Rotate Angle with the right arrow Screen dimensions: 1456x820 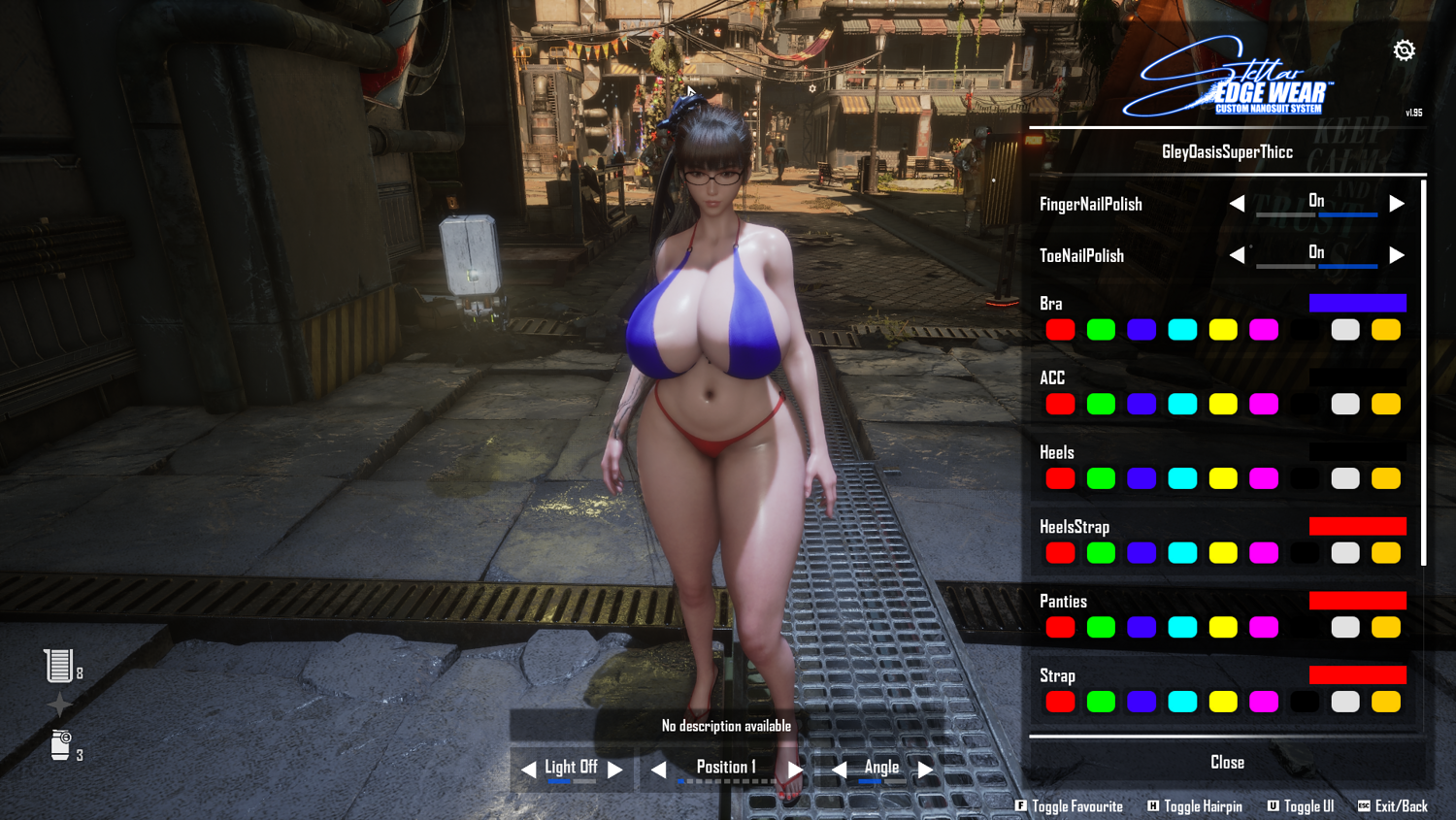pos(926,770)
